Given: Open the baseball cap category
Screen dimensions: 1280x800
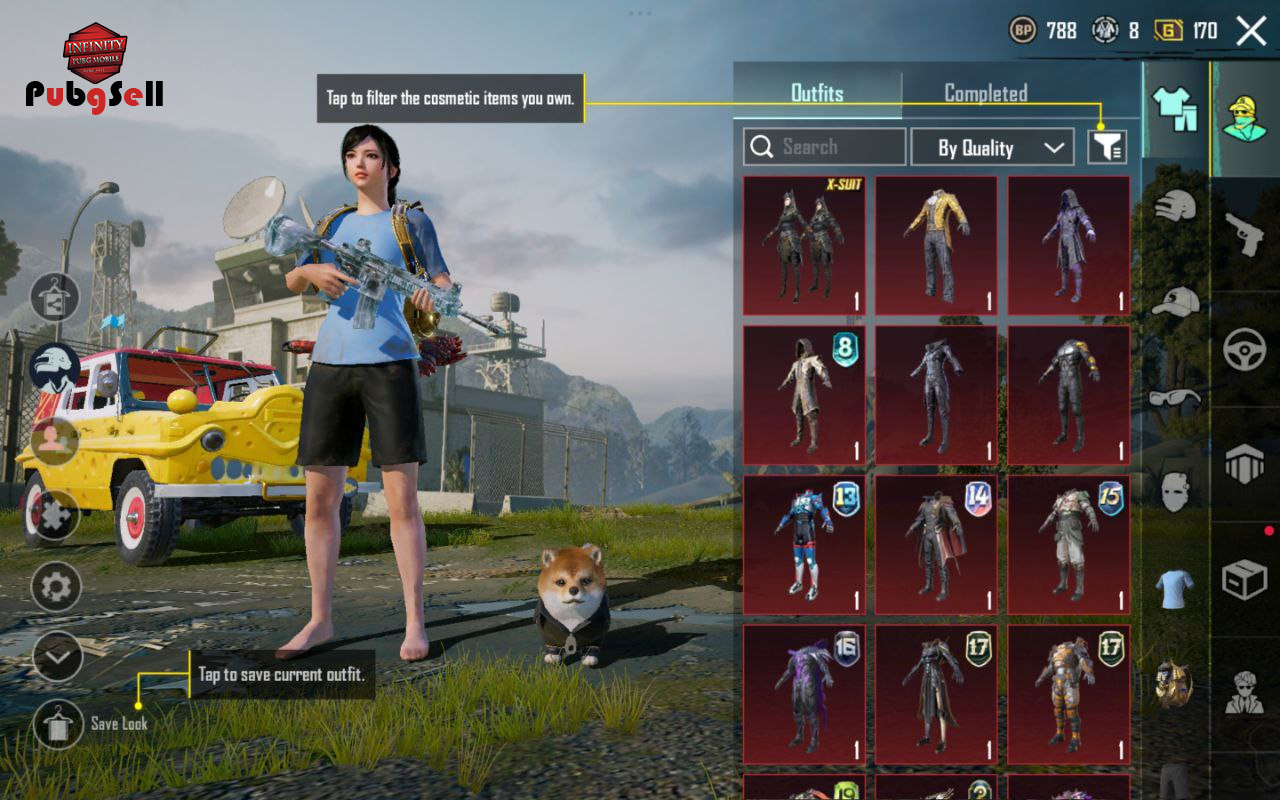Looking at the screenshot, I should pyautogui.click(x=1175, y=301).
